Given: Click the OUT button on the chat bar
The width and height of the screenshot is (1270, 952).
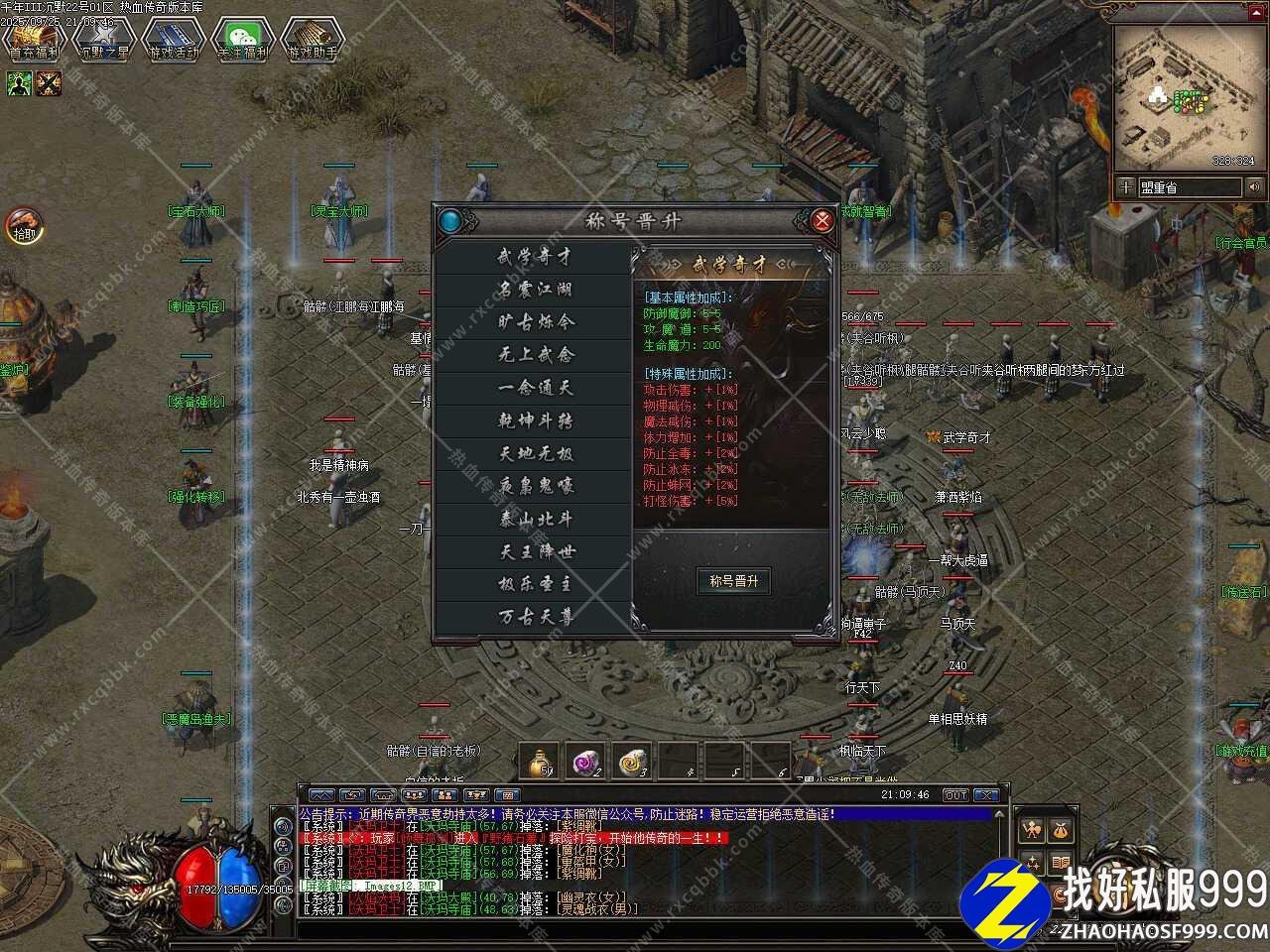Looking at the screenshot, I should (955, 795).
